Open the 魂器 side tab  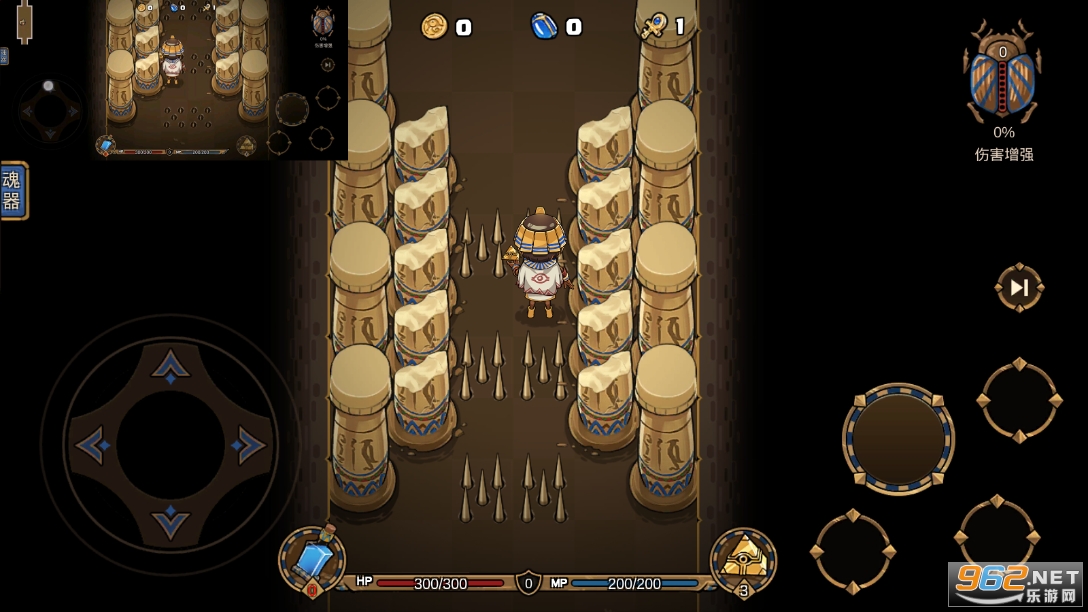(13, 190)
